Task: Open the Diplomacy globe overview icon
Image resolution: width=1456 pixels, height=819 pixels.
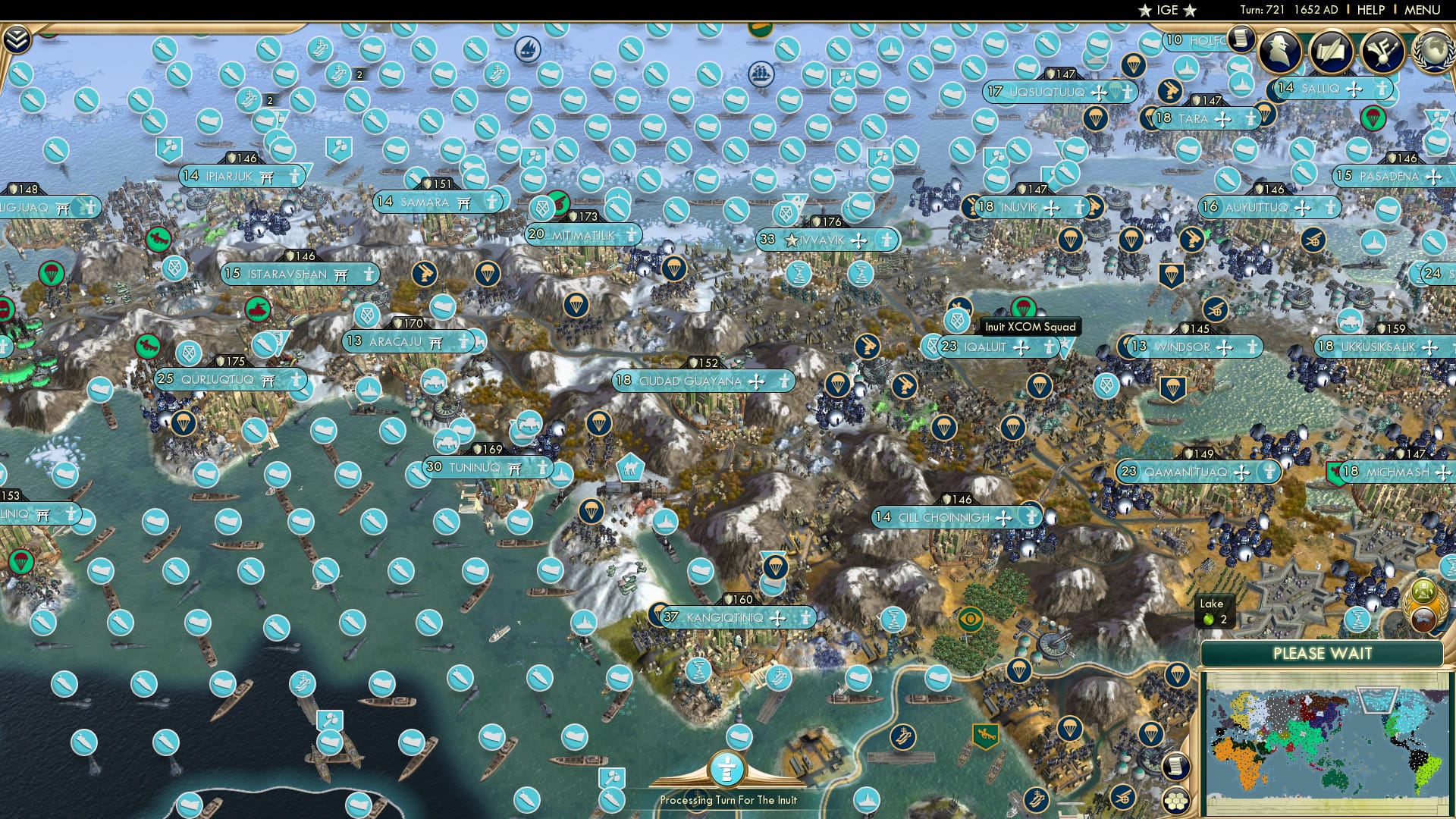Action: click(x=1435, y=51)
